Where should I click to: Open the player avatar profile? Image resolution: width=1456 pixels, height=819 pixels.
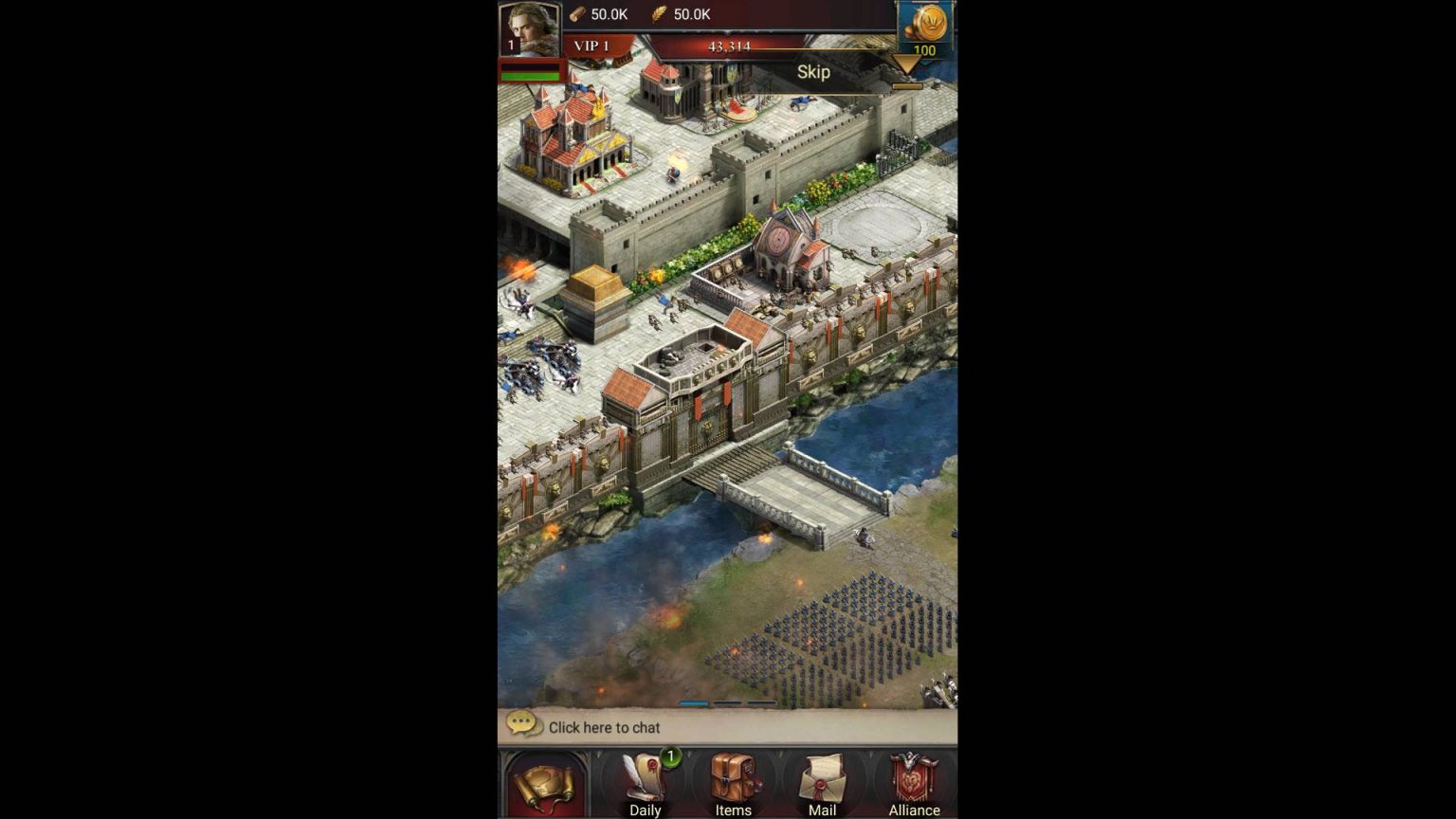point(529,28)
